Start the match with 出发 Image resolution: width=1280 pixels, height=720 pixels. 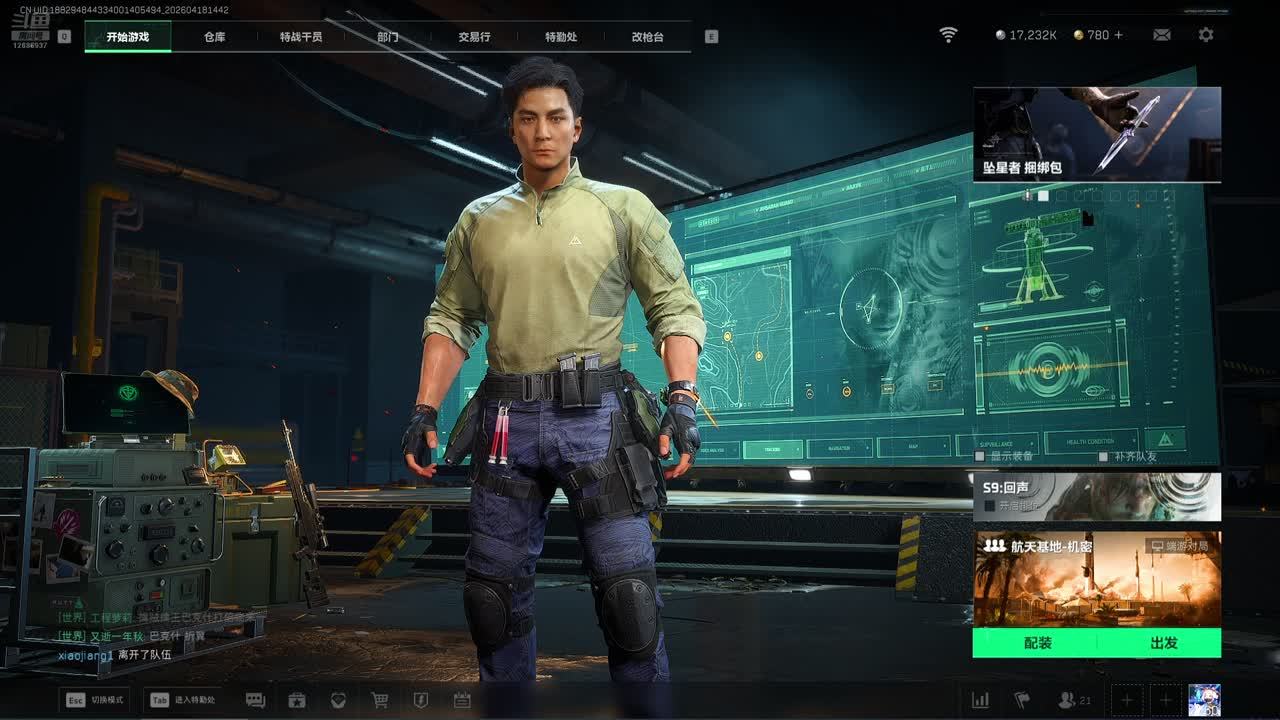coord(1163,643)
